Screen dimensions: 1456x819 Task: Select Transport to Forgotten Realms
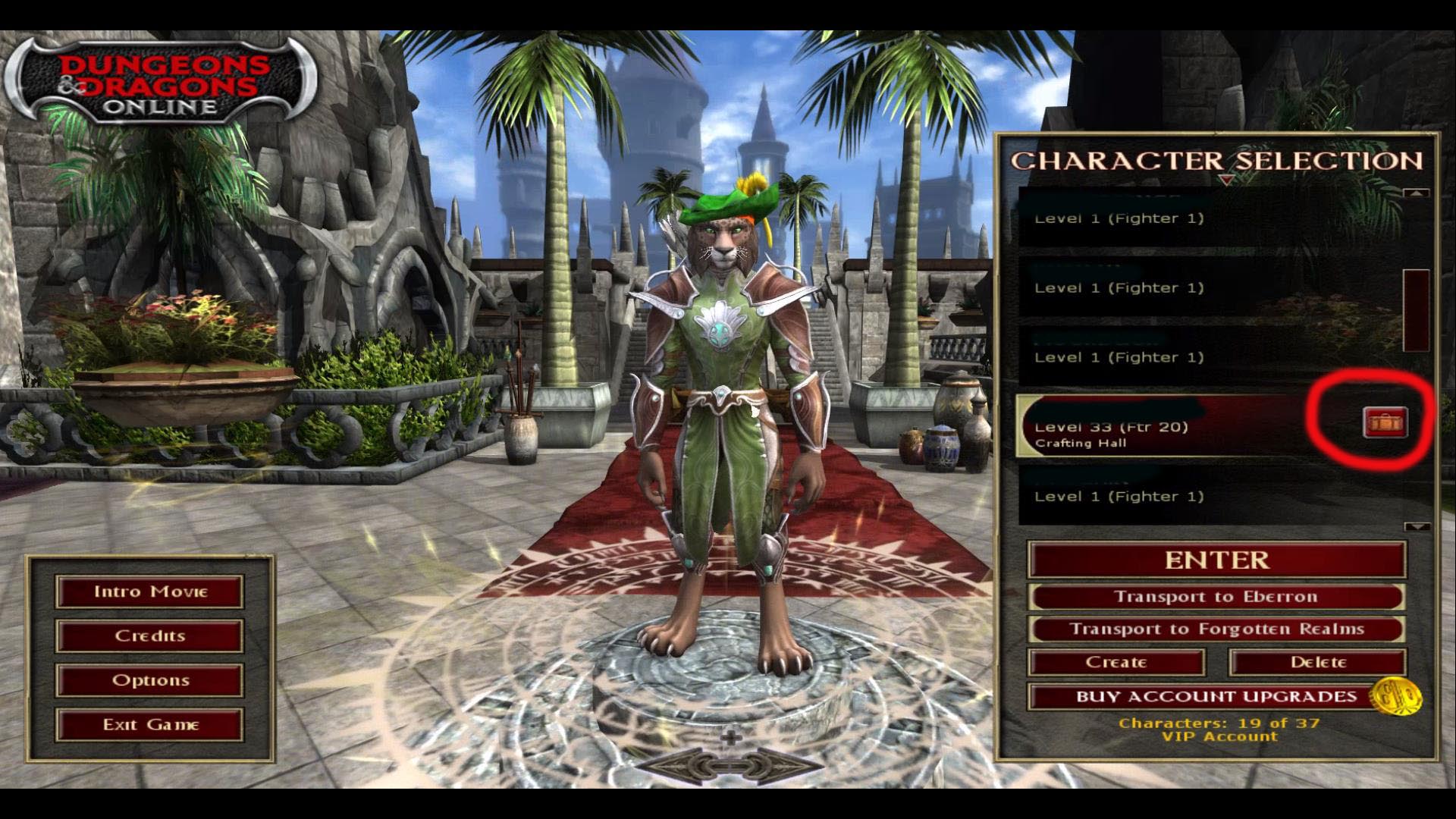[1216, 629]
